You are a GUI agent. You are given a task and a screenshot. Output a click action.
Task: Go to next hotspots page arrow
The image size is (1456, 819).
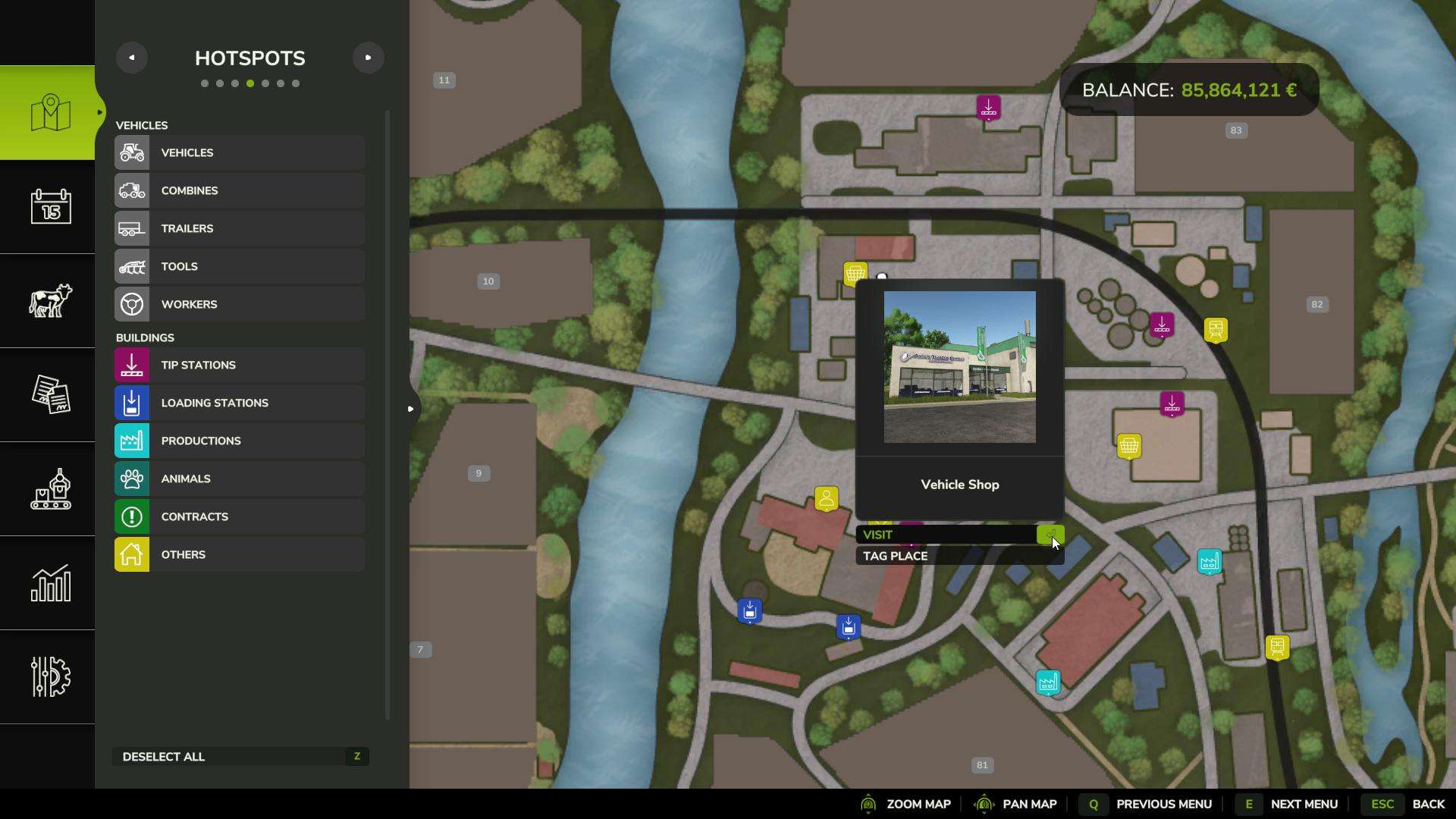369,58
